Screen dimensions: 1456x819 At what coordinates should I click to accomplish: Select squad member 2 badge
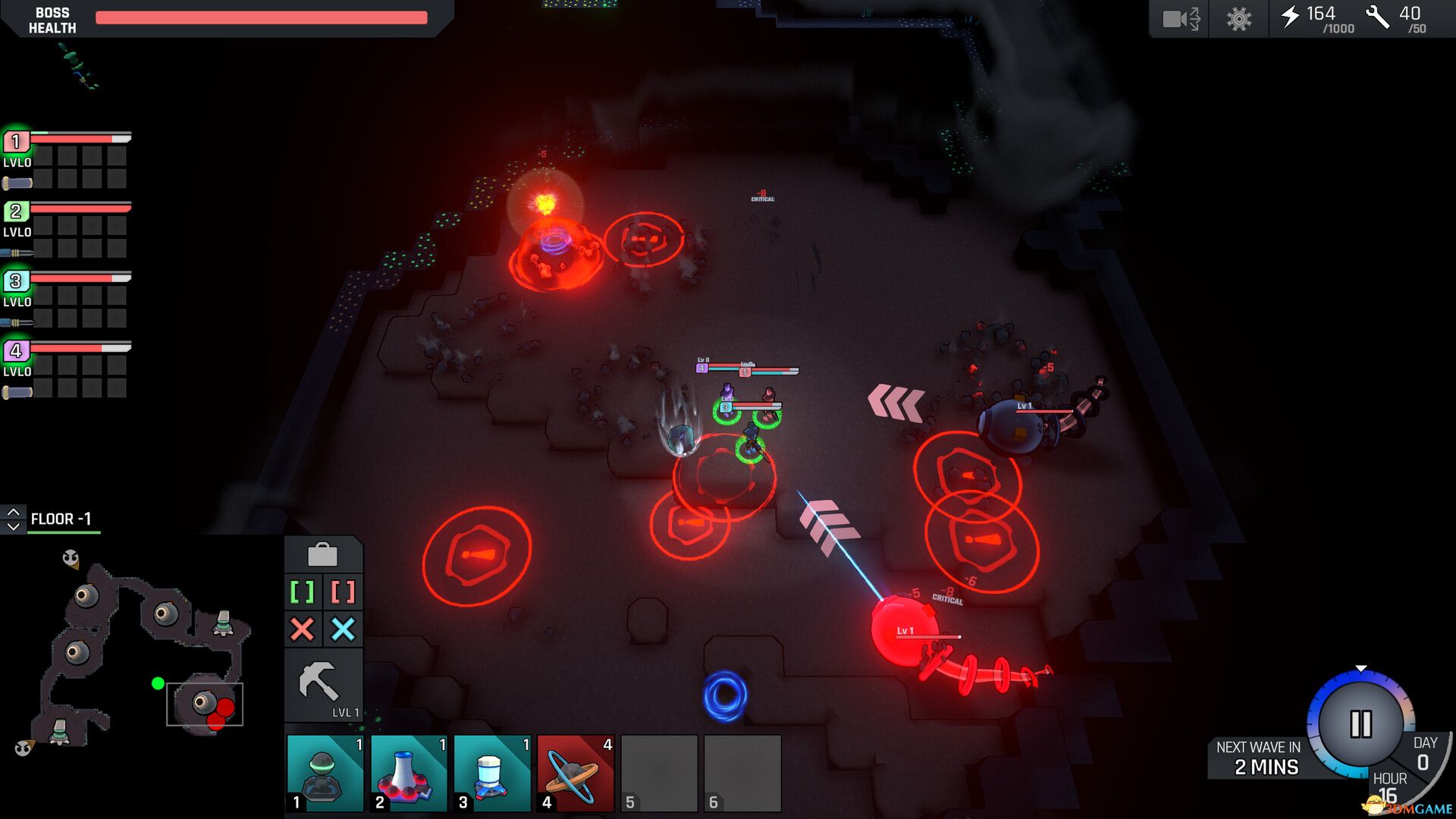(x=16, y=212)
